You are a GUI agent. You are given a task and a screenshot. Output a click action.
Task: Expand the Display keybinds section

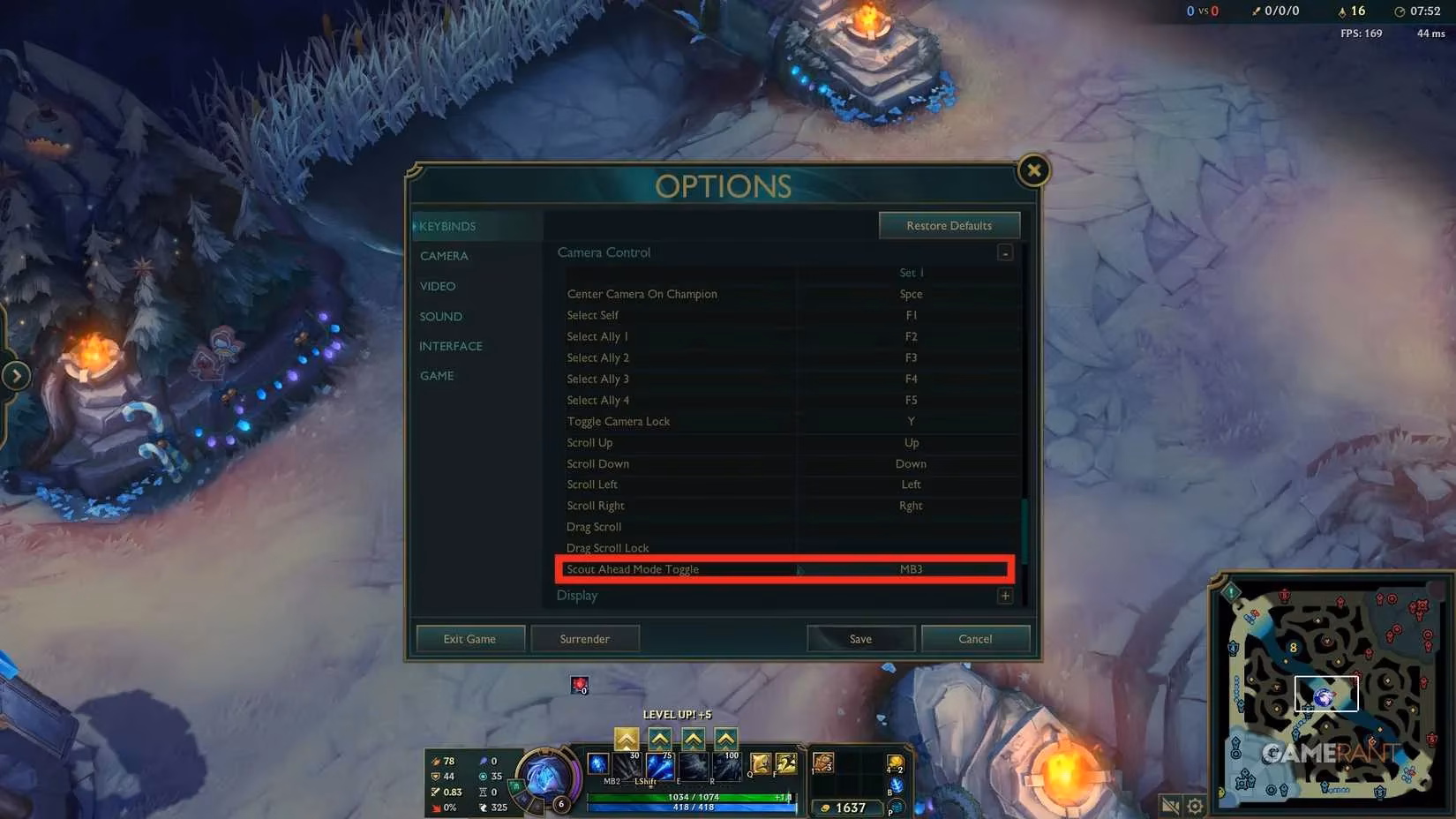[x=1004, y=596]
